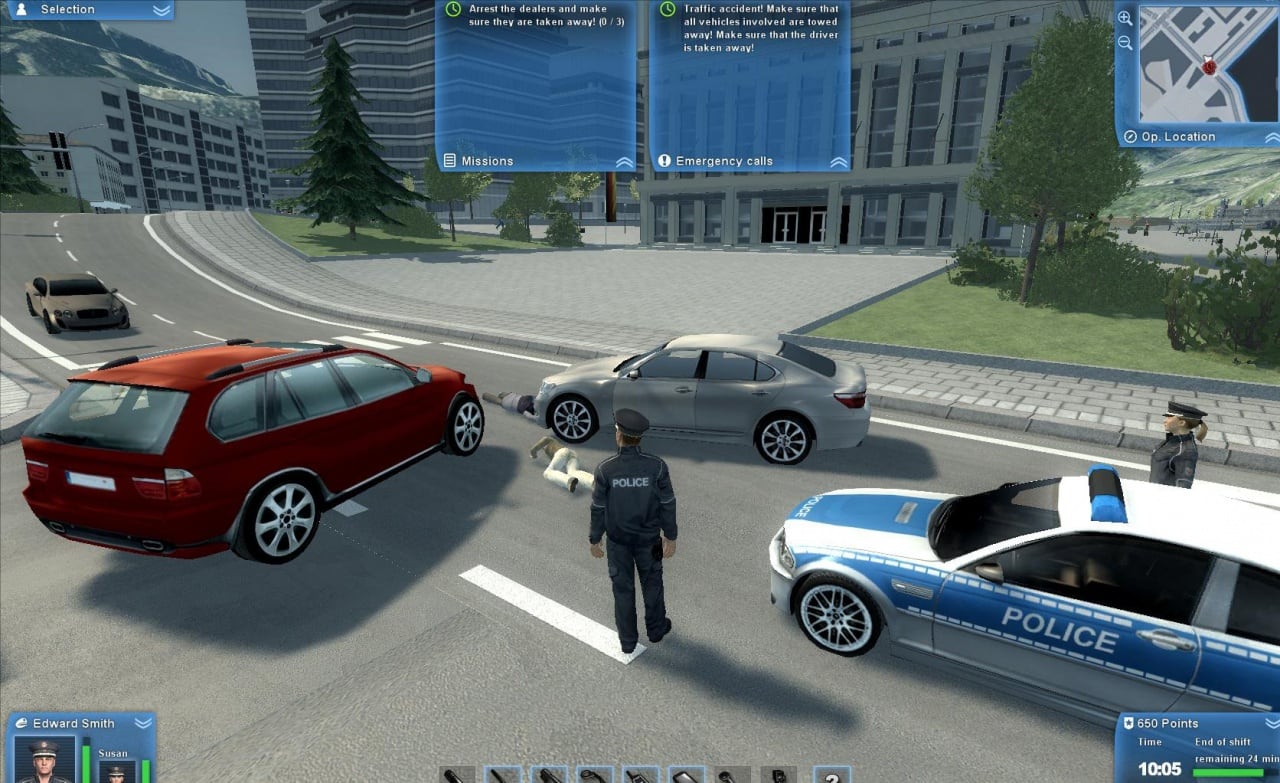Collapse the Emergency calls panel using its chevron
This screenshot has height=783, width=1280.
click(x=838, y=161)
